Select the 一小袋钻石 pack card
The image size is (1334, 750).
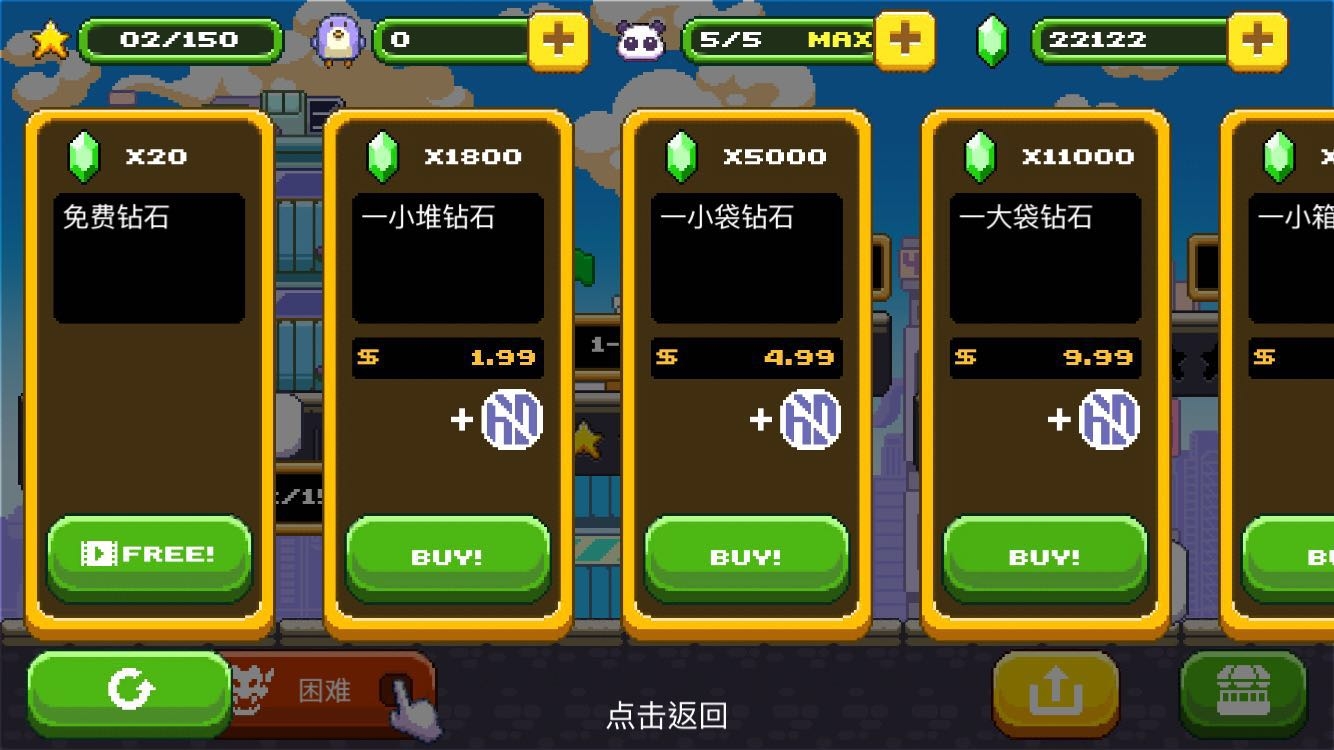click(746, 258)
